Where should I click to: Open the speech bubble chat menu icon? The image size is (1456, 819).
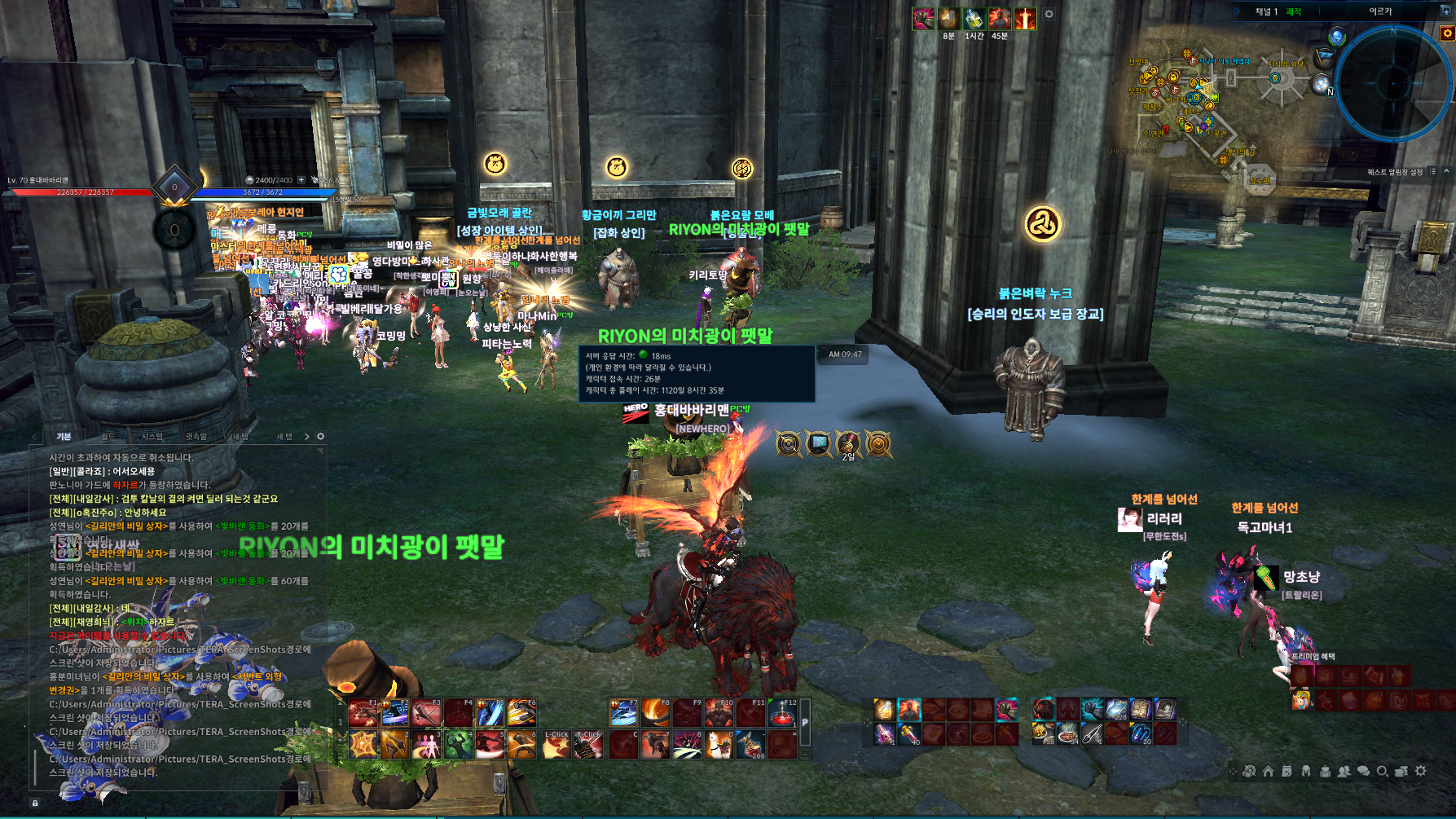[x=1363, y=771]
